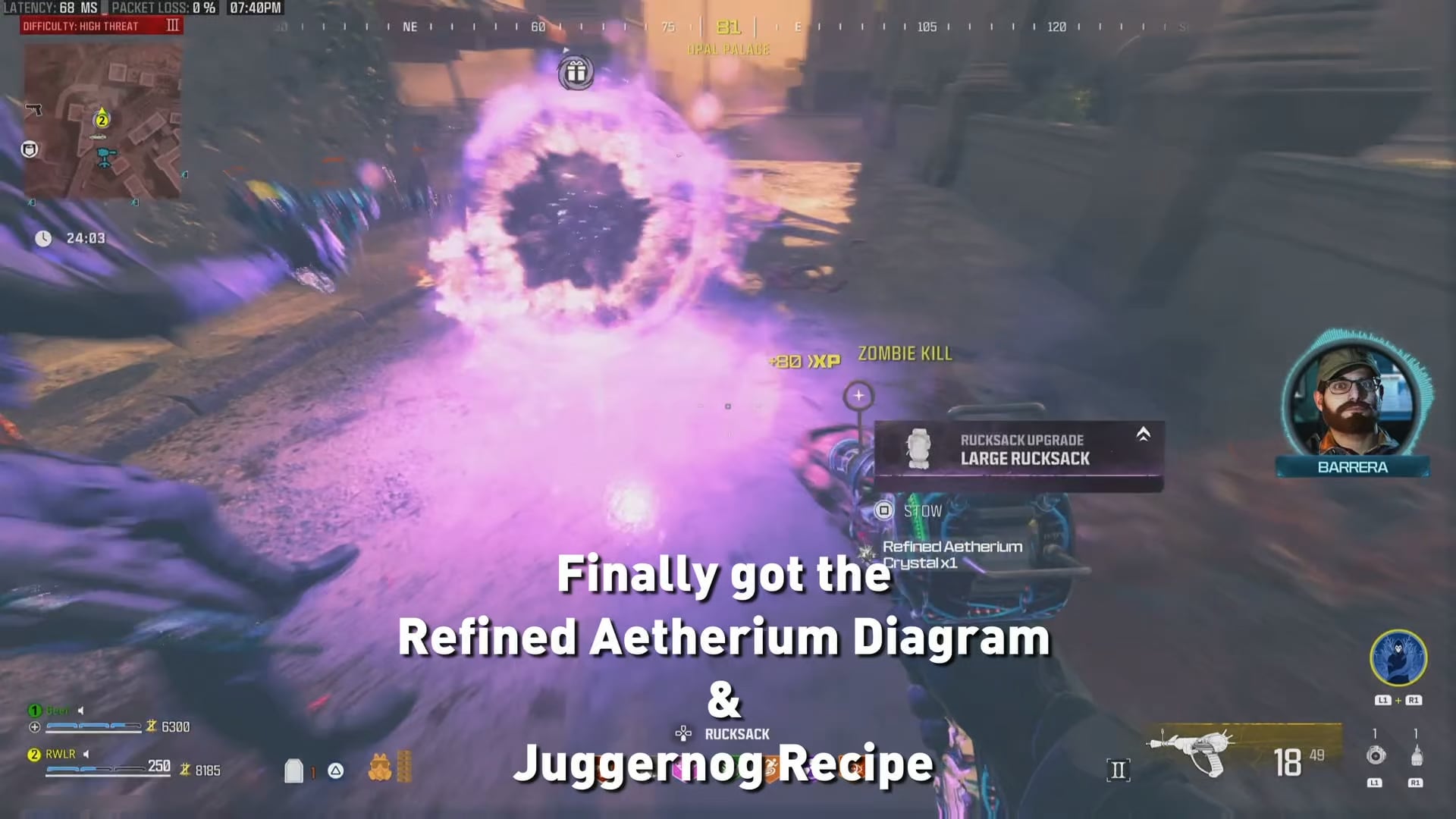The width and height of the screenshot is (1456, 819).
Task: Click the gift box waypoint marker
Action: 576,71
